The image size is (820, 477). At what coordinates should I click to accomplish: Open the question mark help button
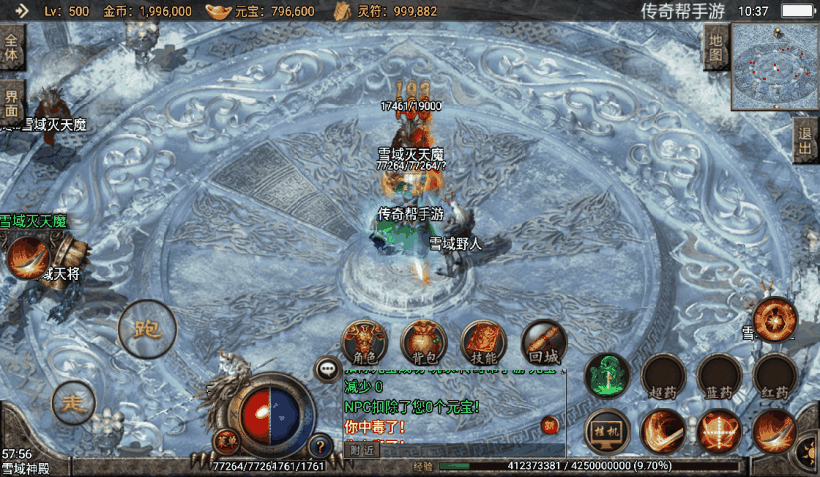[320, 446]
